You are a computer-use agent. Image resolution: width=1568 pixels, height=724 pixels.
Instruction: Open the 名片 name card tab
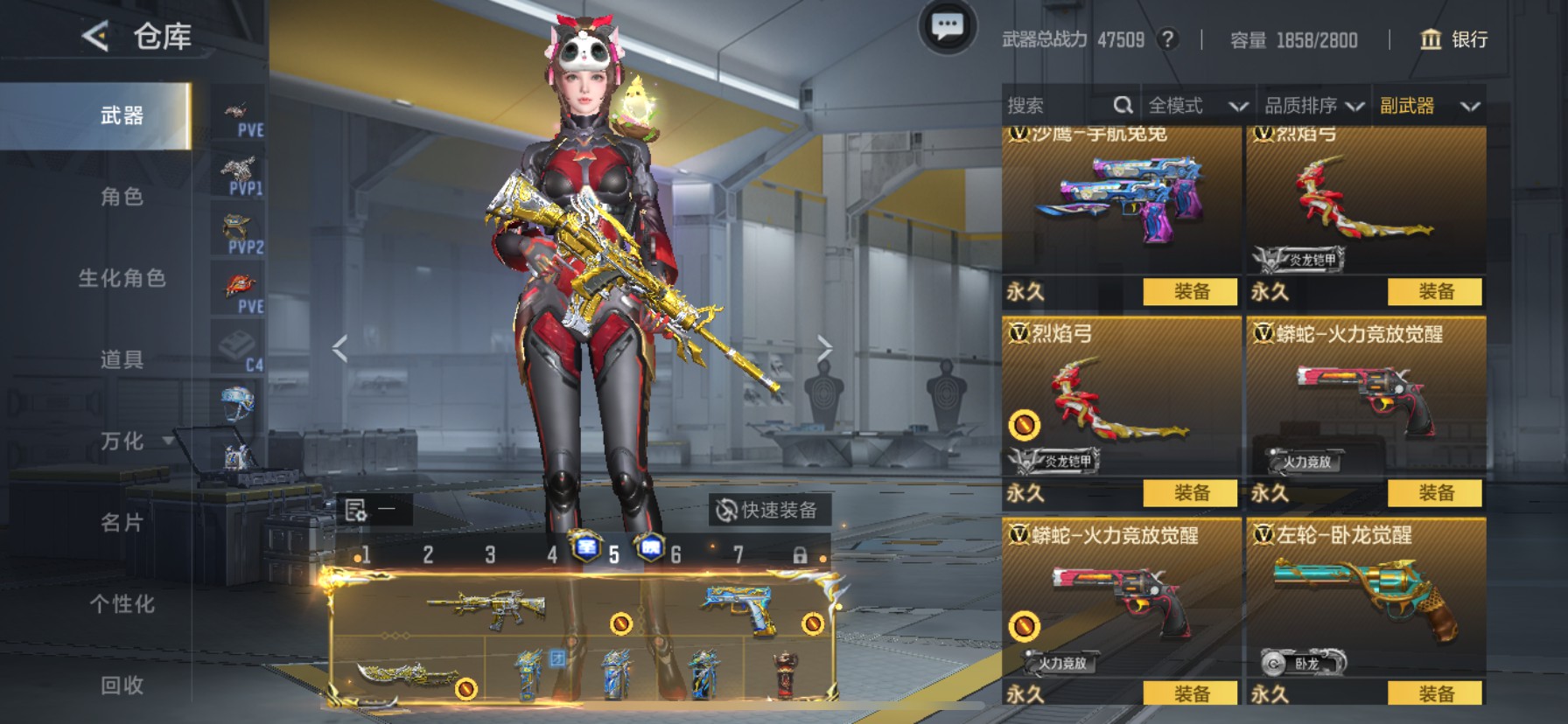(122, 523)
